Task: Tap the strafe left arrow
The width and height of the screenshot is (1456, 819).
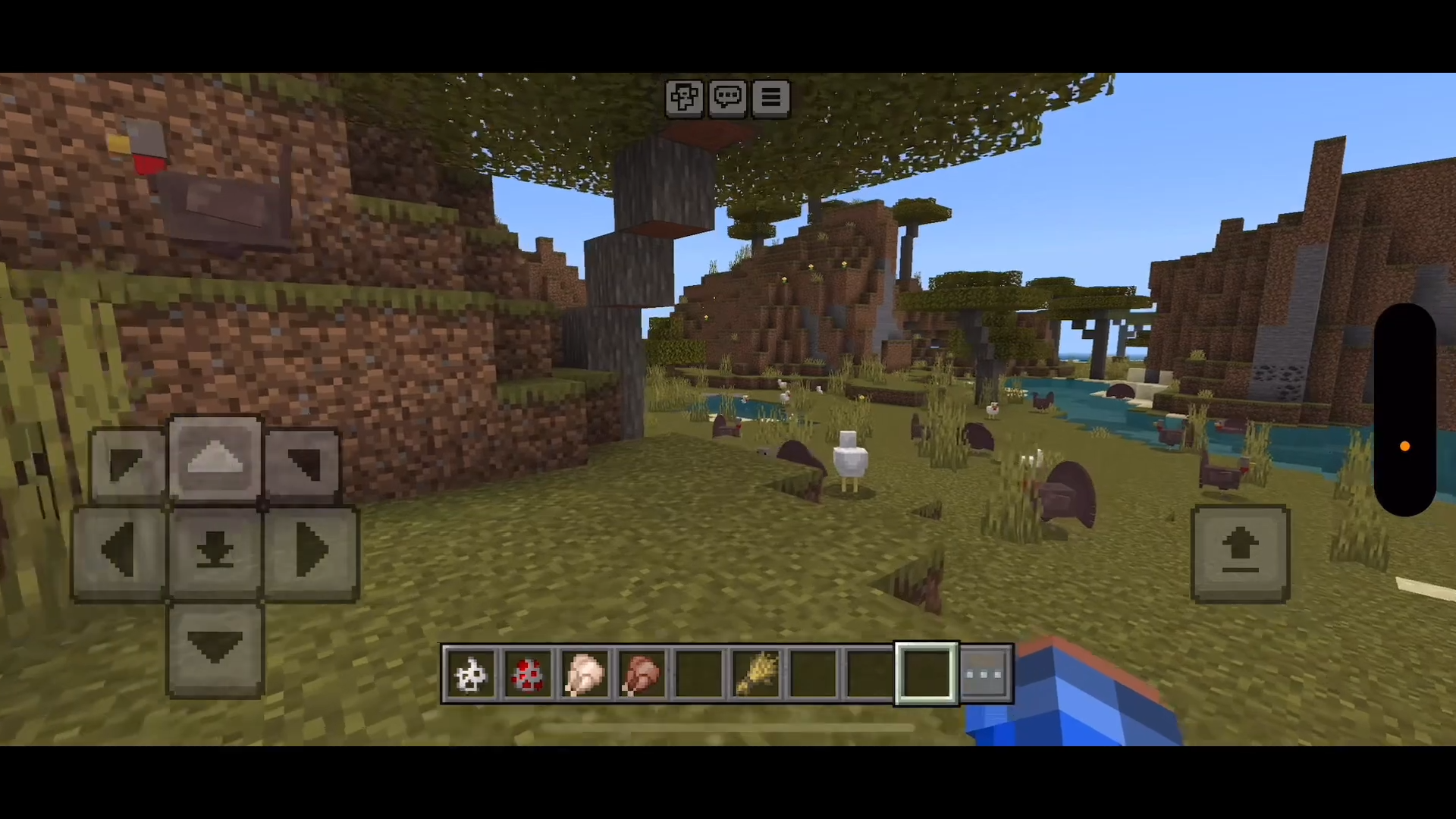Action: tap(119, 553)
